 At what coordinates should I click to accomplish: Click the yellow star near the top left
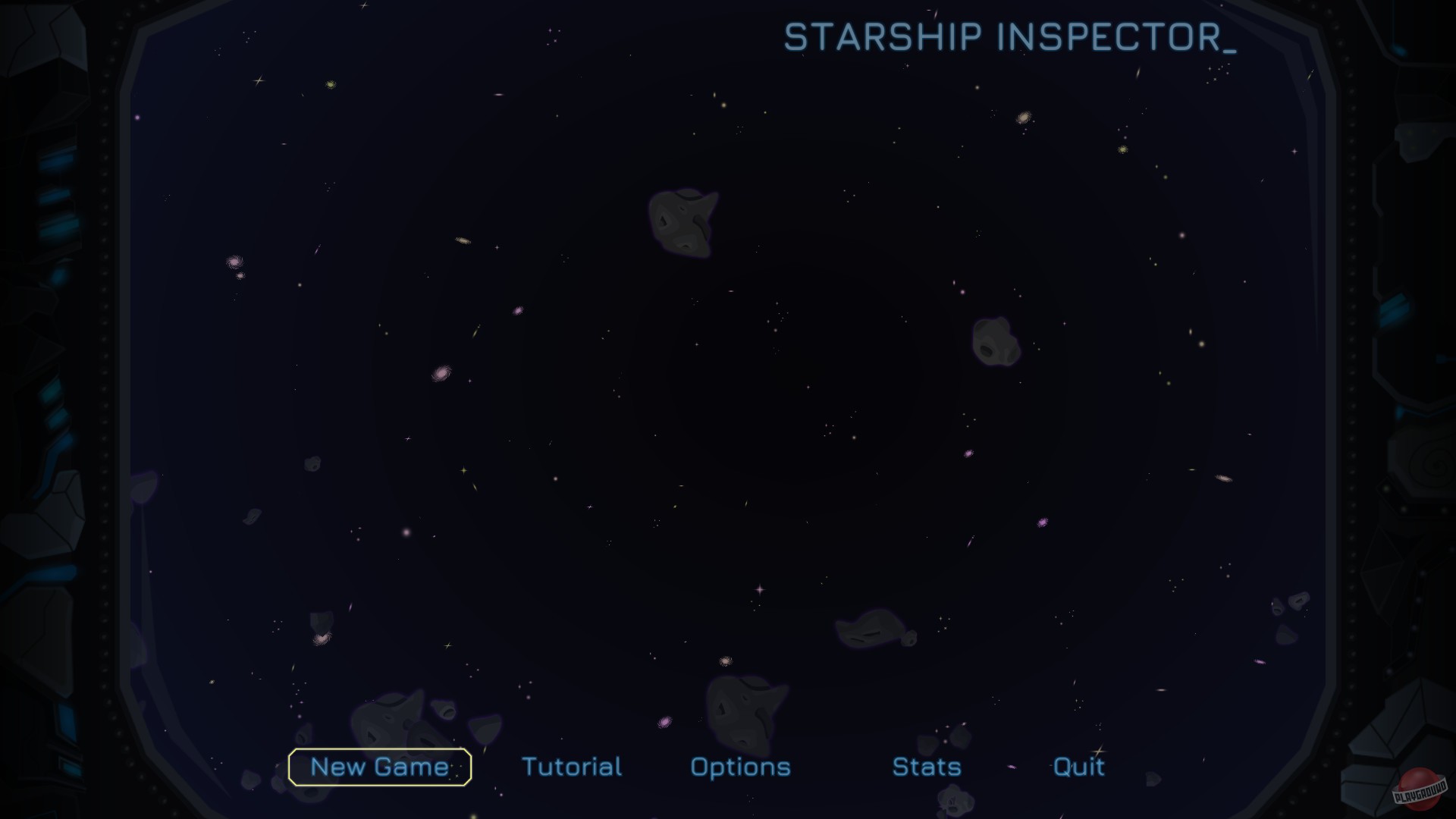(x=329, y=83)
